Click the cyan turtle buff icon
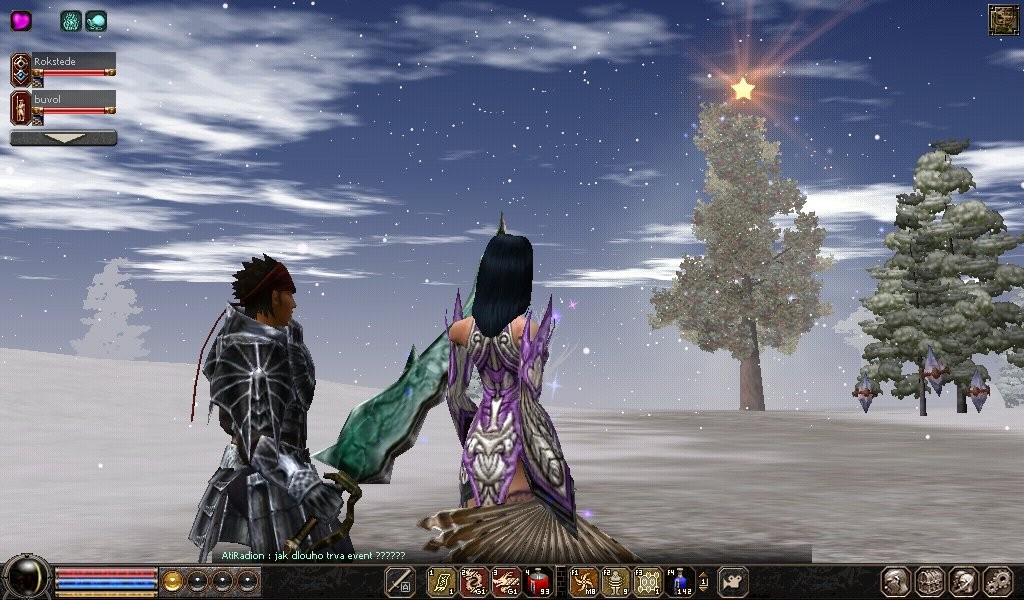 click(96, 20)
